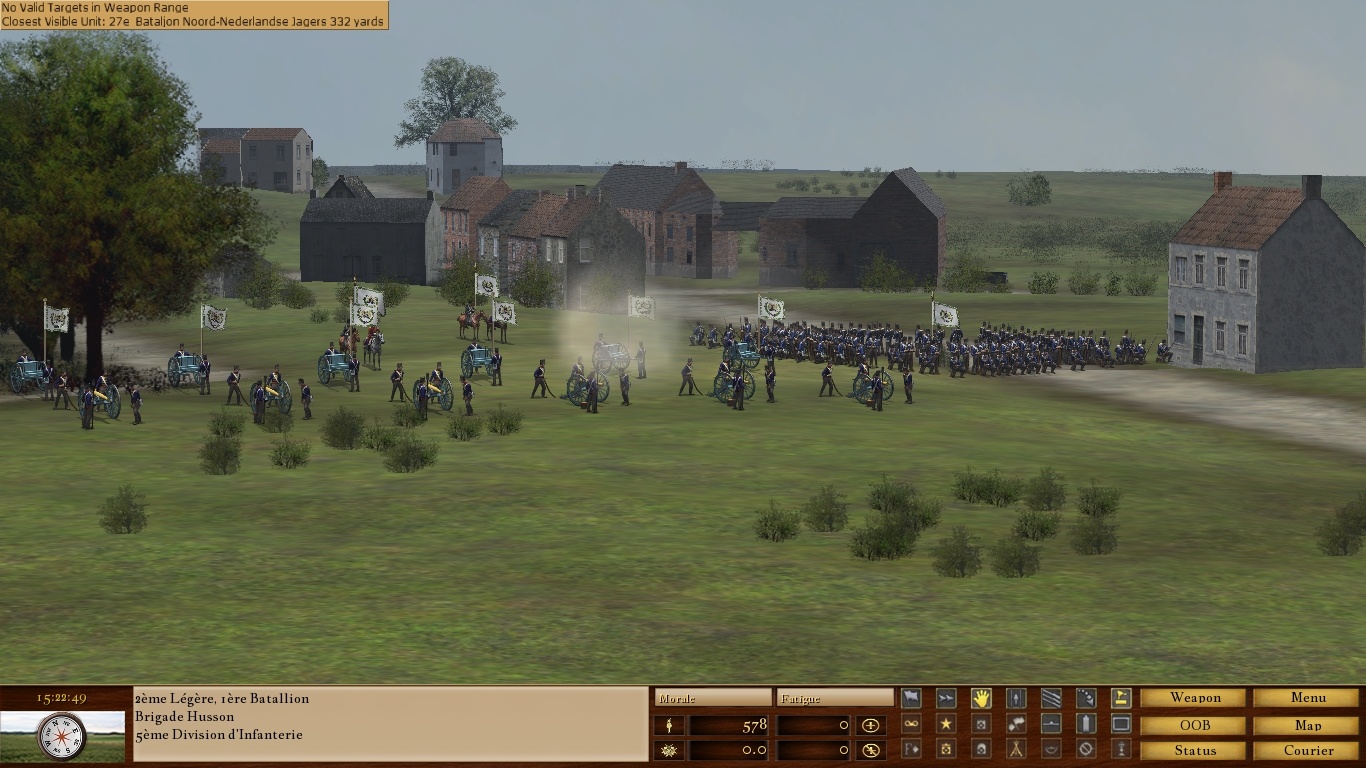Activate the raised hand halt command
The image size is (1366, 768).
tap(981, 698)
